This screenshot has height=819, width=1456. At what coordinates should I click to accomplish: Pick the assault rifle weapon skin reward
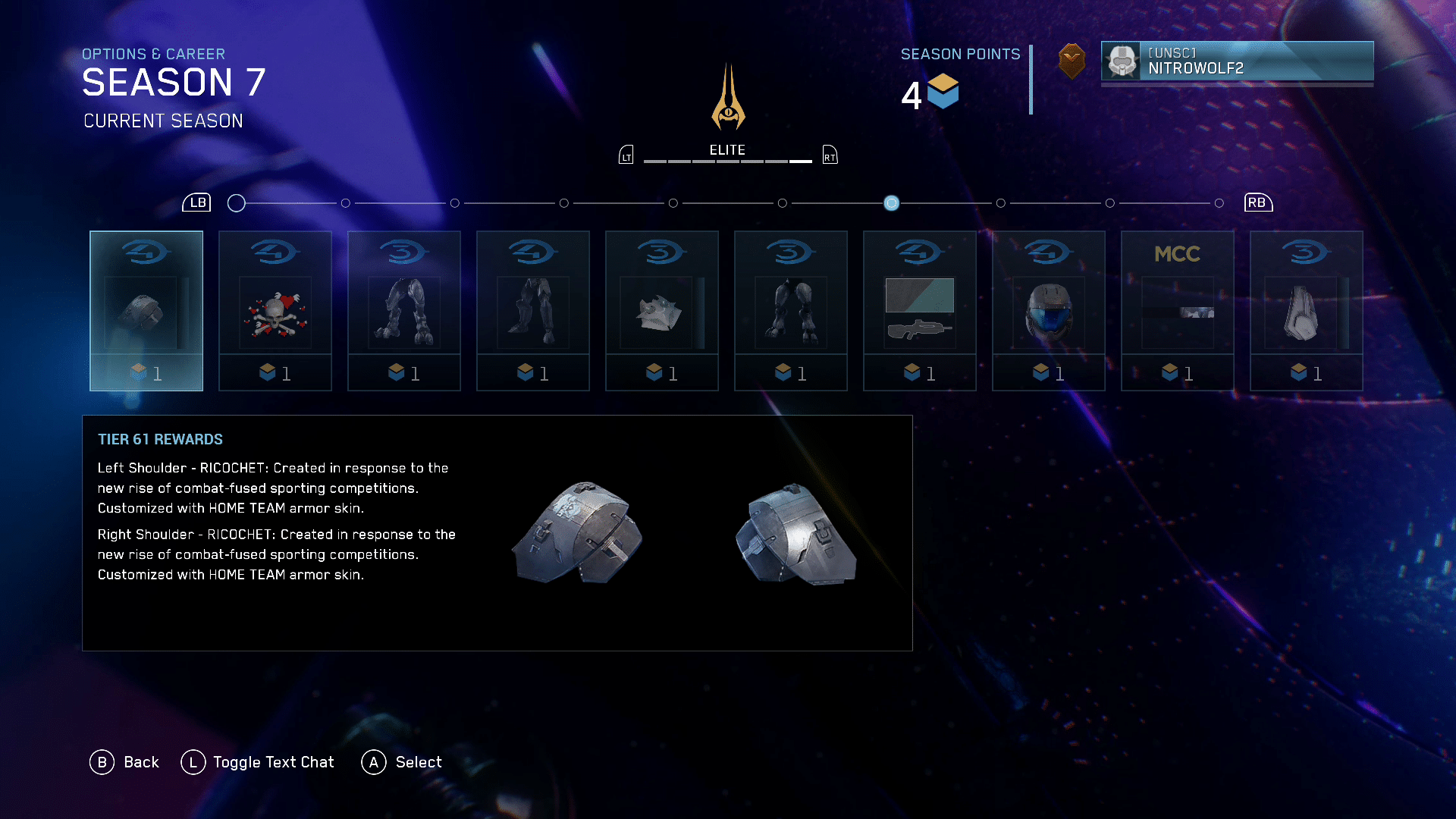920,311
